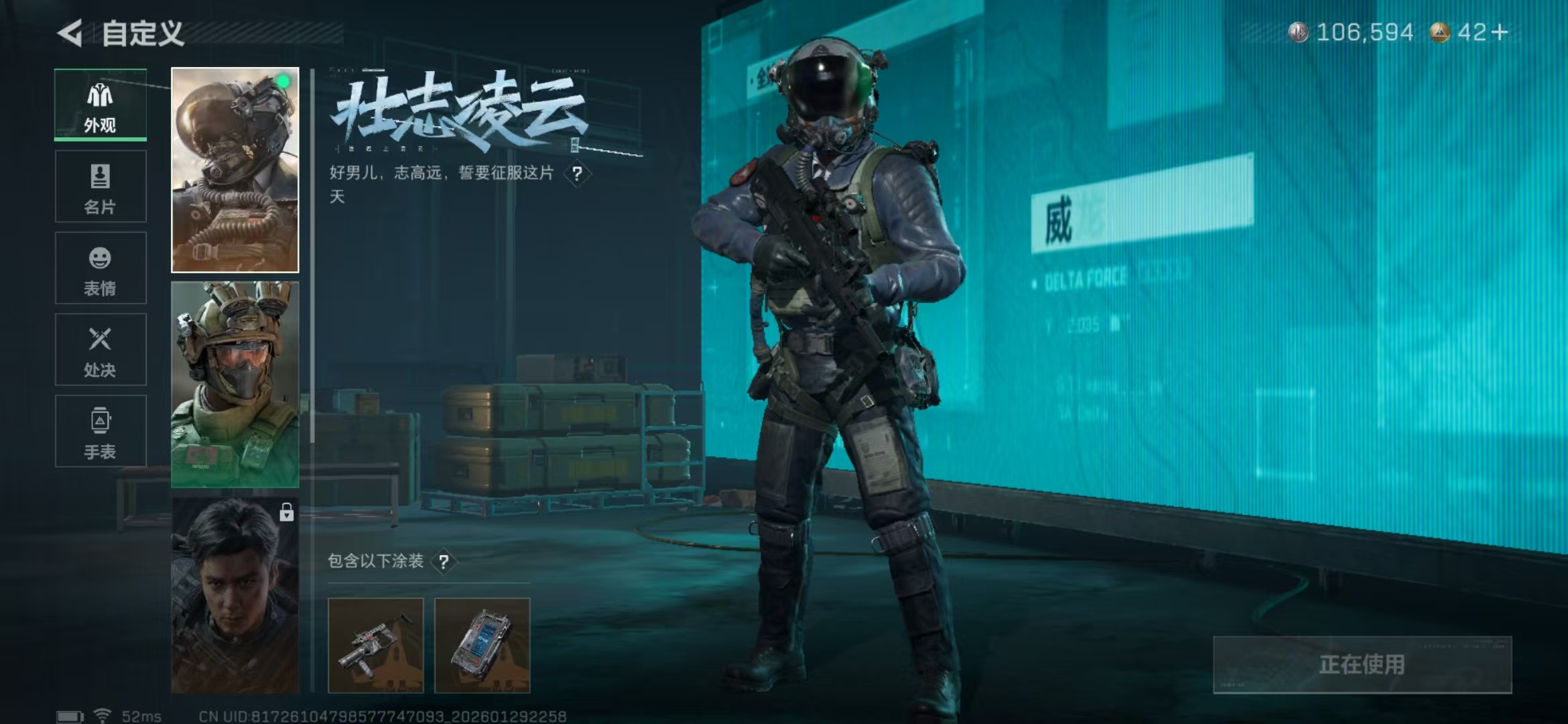Open the 手表 watch customization icon
This screenshot has width=1568, height=724.
point(99,431)
